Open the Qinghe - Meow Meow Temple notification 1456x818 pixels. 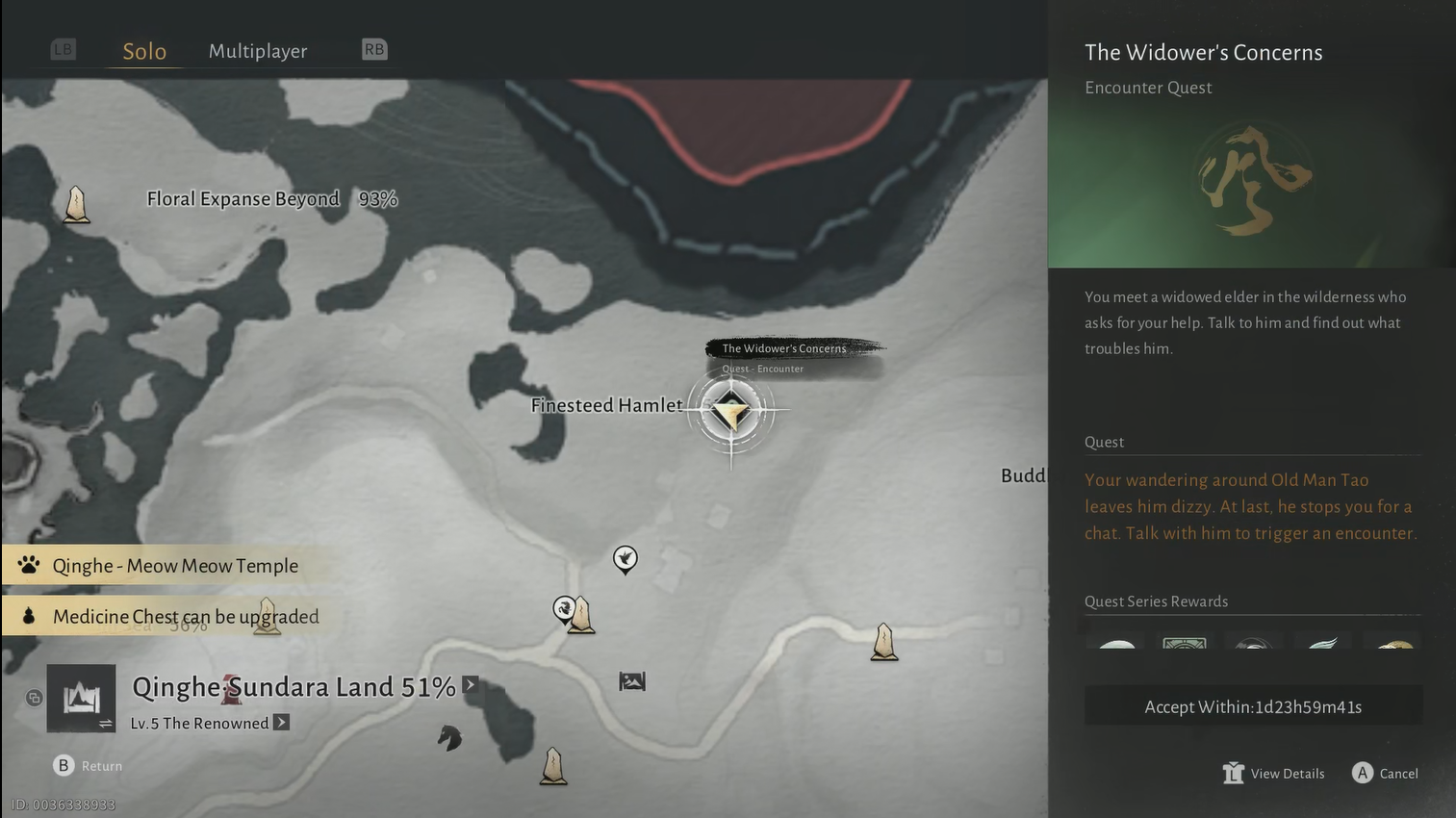[175, 566]
